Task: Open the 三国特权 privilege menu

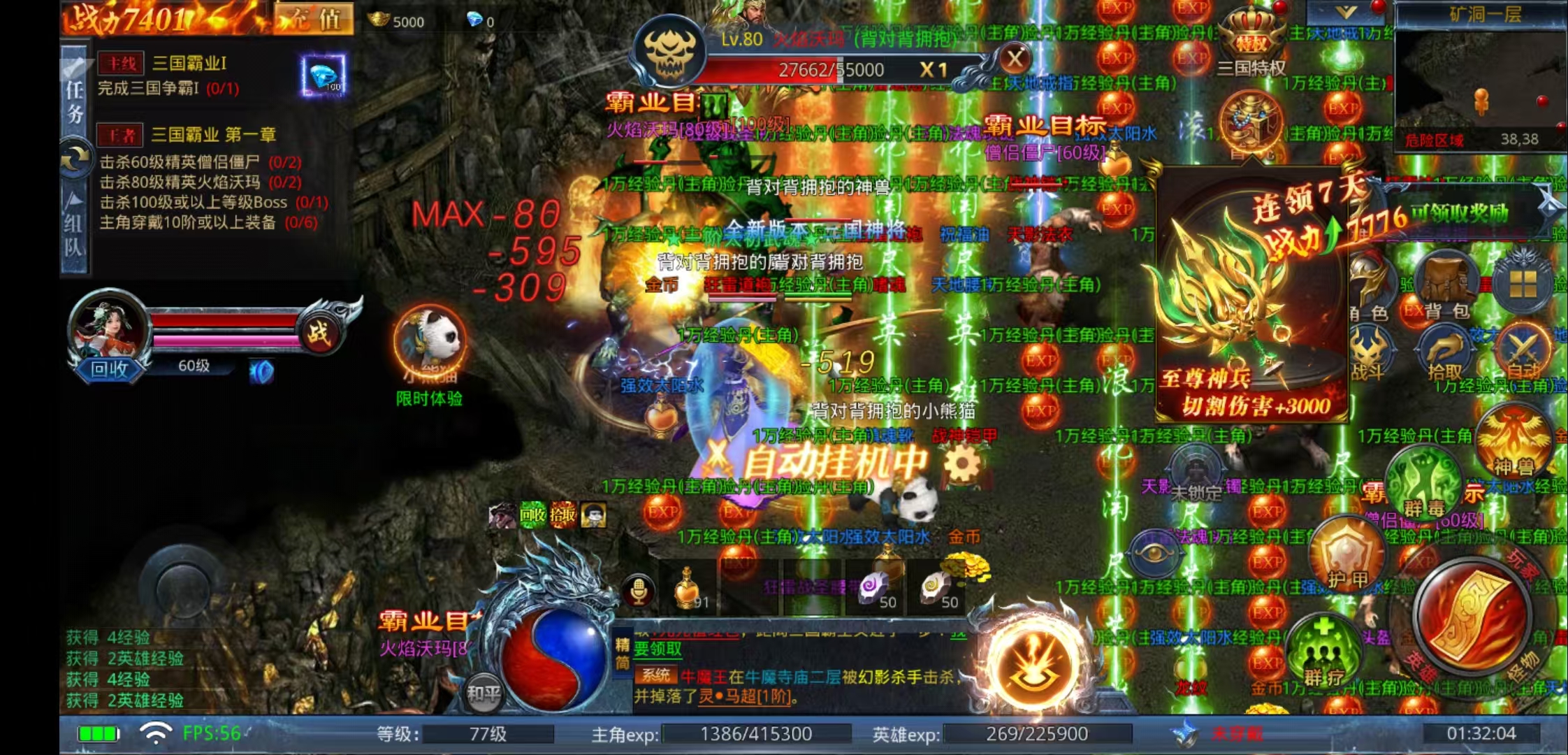Action: (1251, 43)
